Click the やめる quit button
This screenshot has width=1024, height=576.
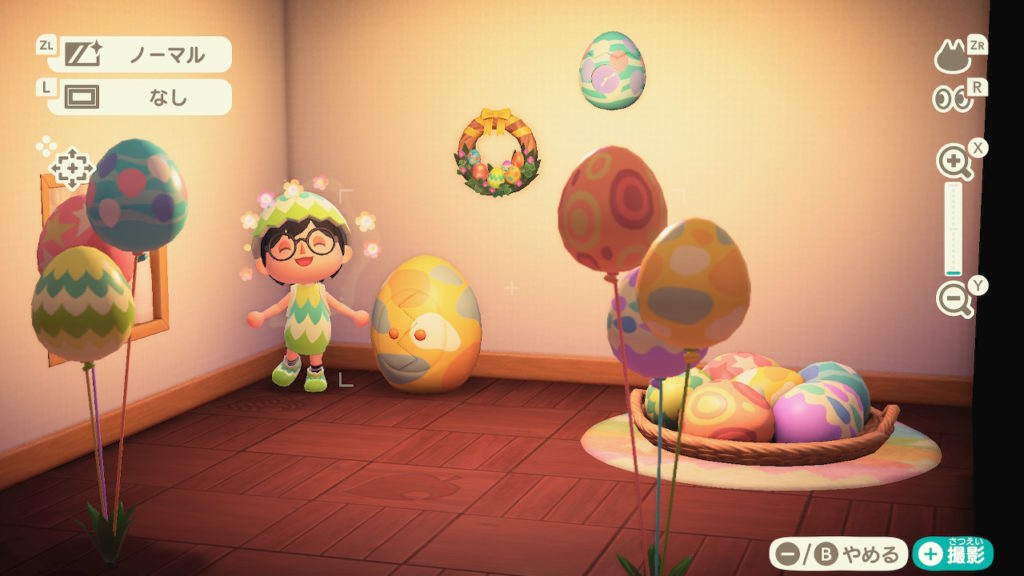point(838,553)
